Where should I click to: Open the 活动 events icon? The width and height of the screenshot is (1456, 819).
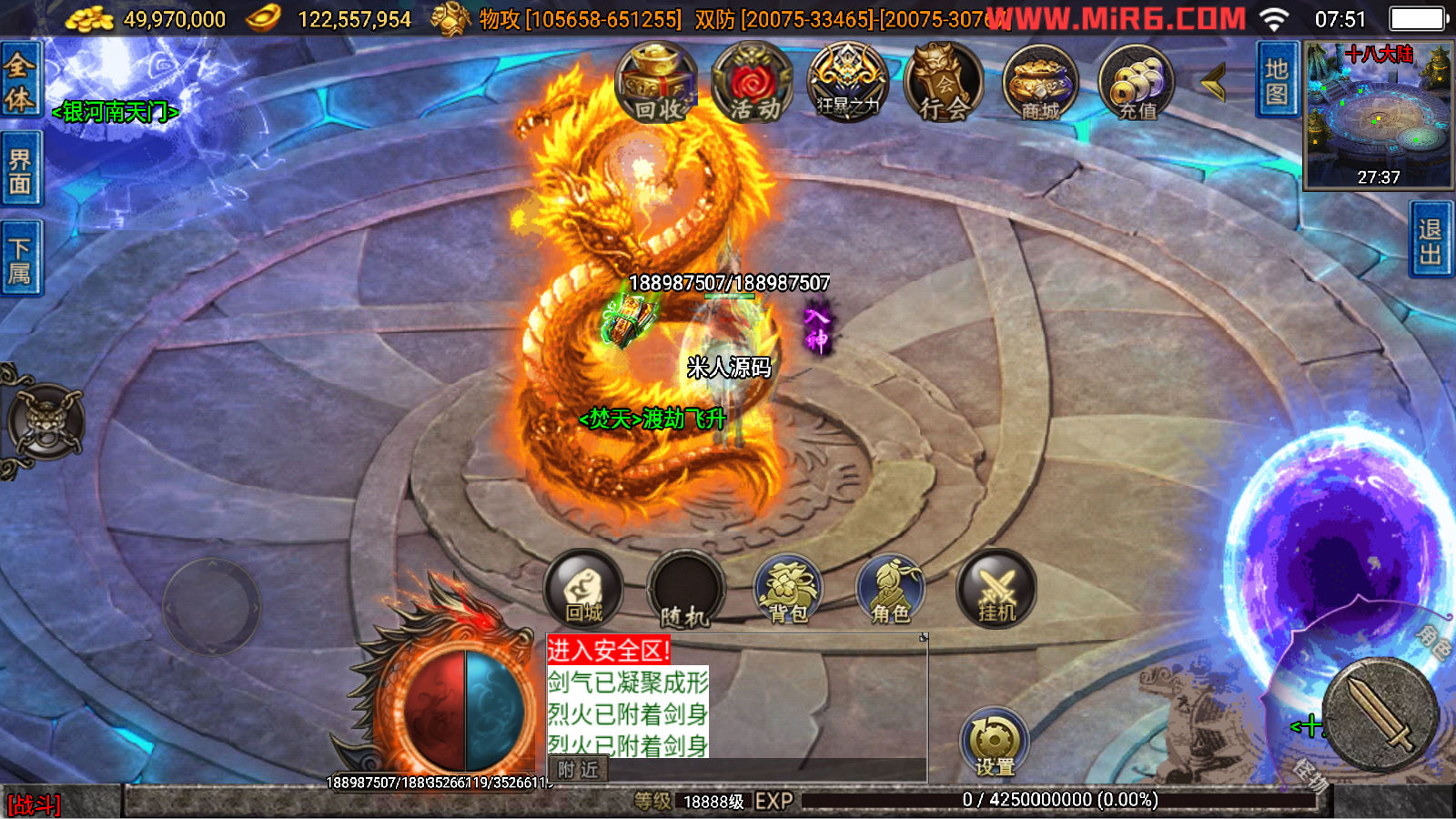753,84
